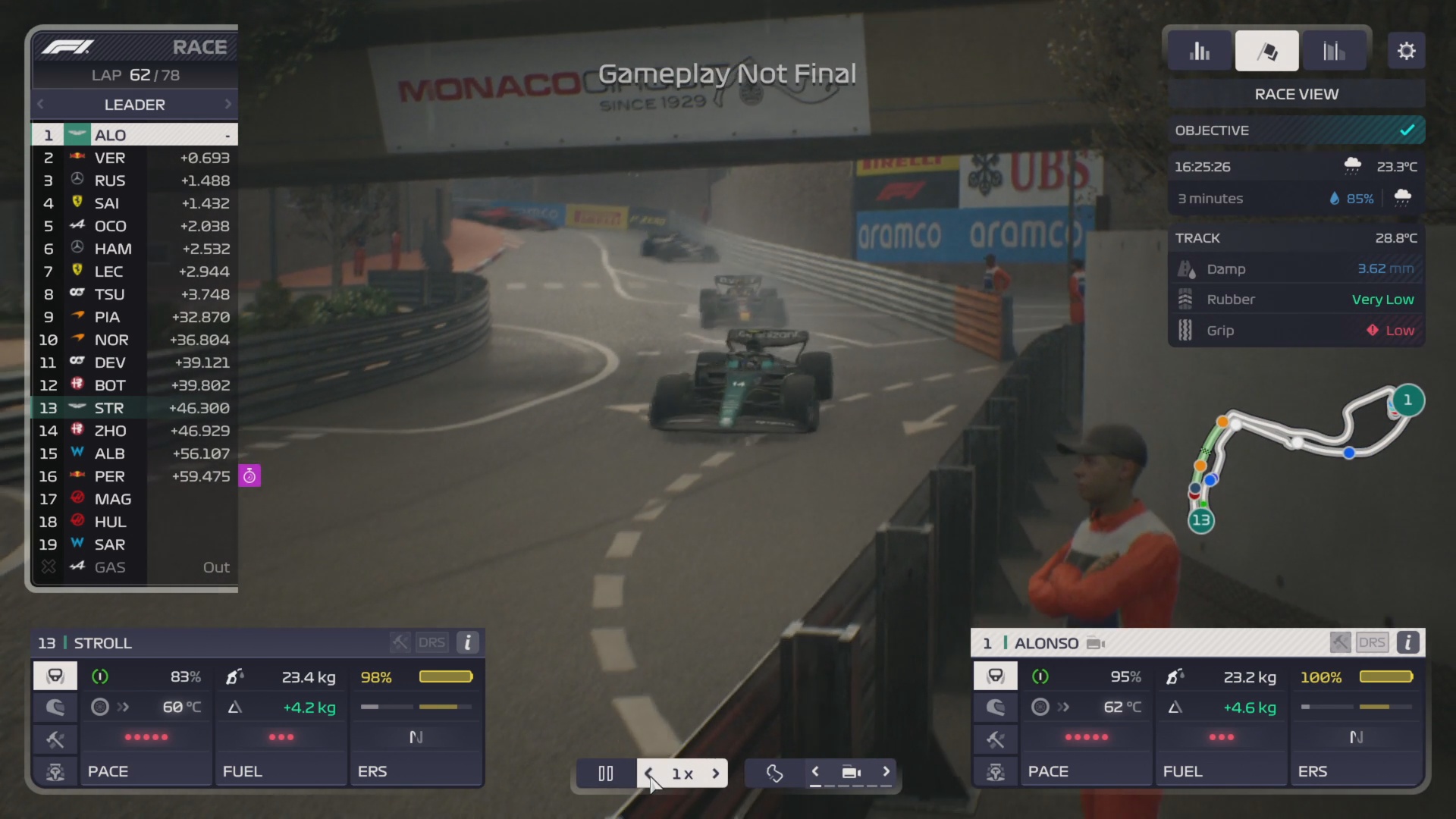Screen dimensions: 1456x819
Task: Switch to the RACE VIEW tab
Action: pos(1295,94)
